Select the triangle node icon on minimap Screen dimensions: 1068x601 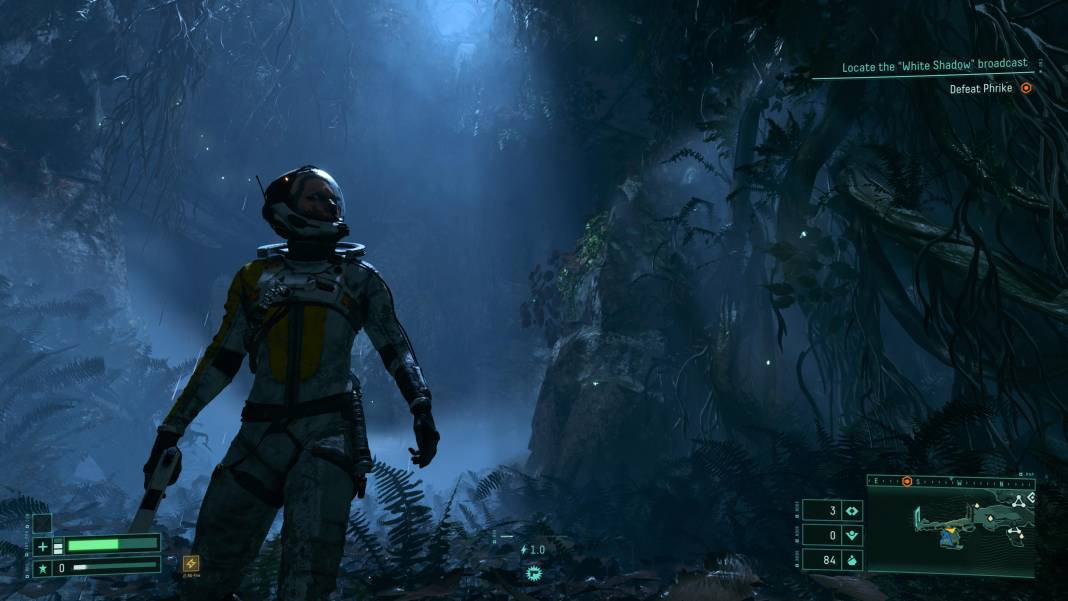(1018, 501)
